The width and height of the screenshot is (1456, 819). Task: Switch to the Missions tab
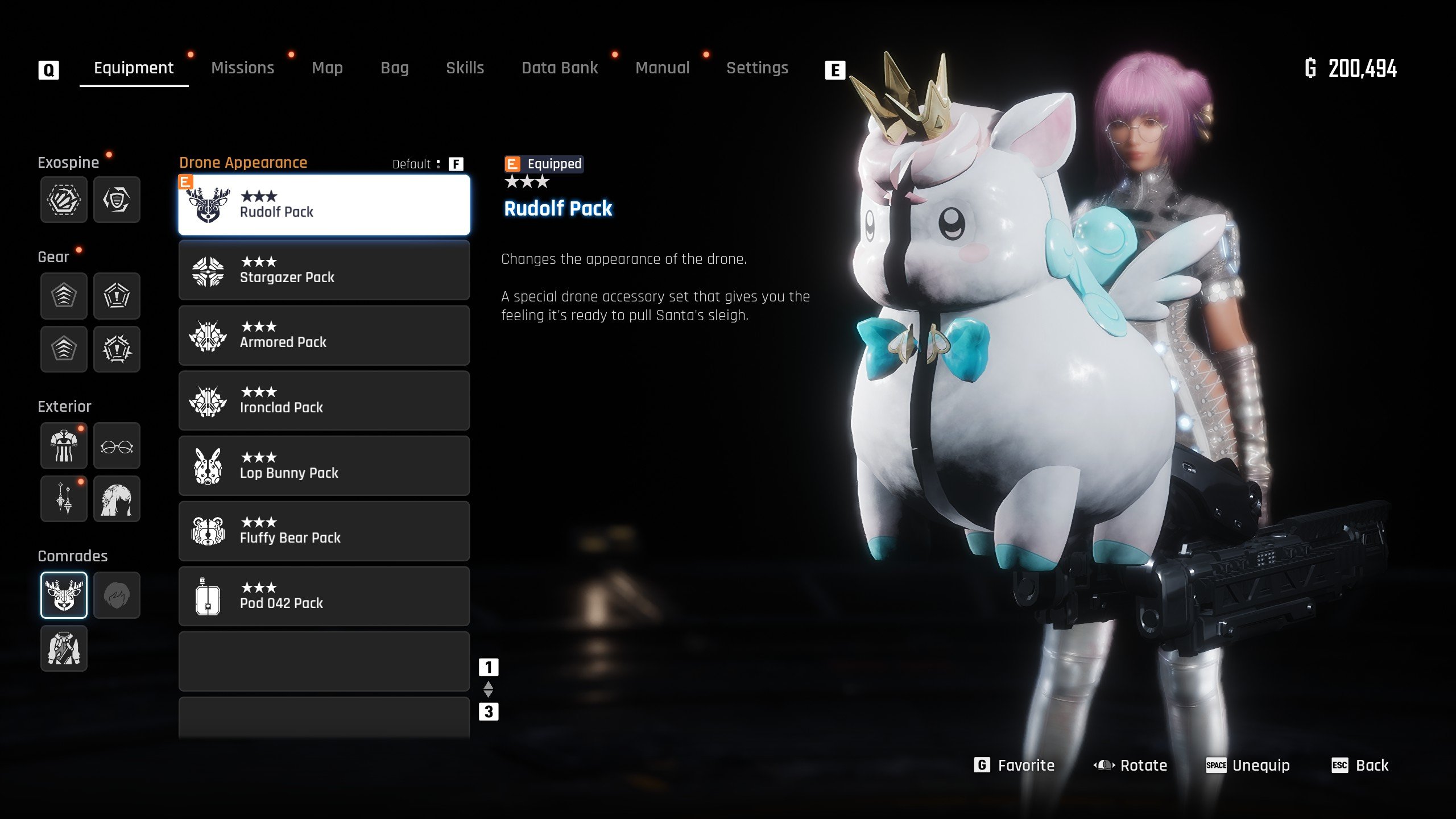[x=242, y=68]
